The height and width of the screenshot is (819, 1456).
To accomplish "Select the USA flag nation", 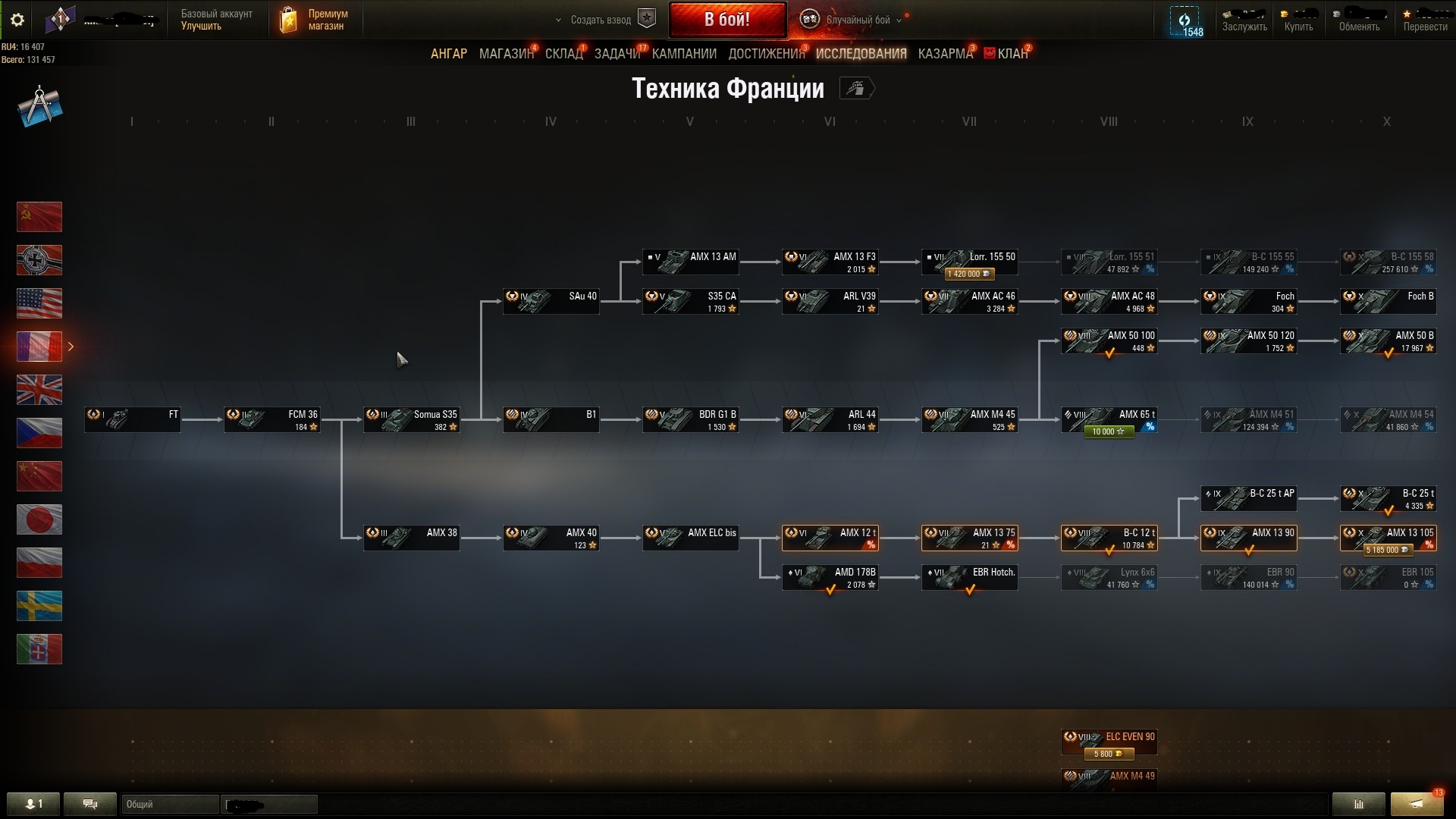I will tap(39, 303).
